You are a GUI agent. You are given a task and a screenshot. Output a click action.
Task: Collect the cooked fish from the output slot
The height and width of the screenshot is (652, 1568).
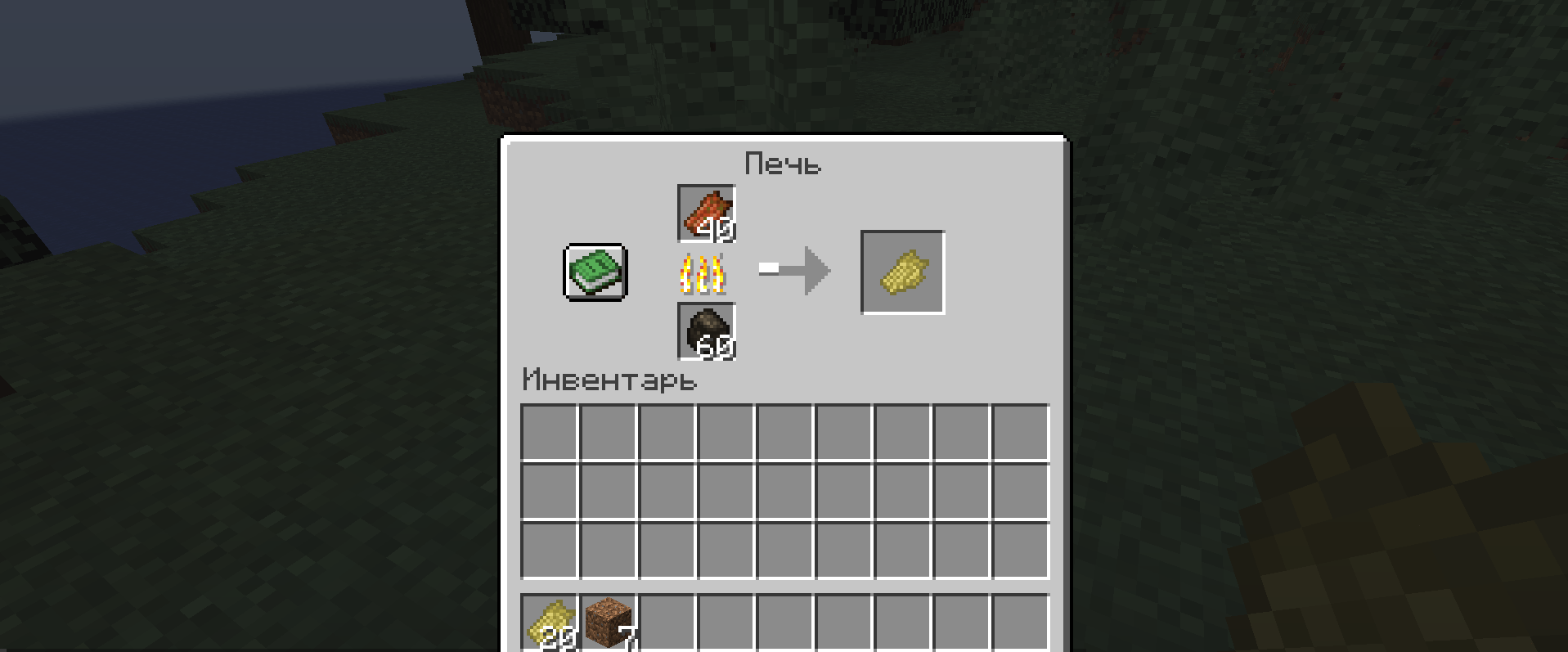[x=902, y=272]
